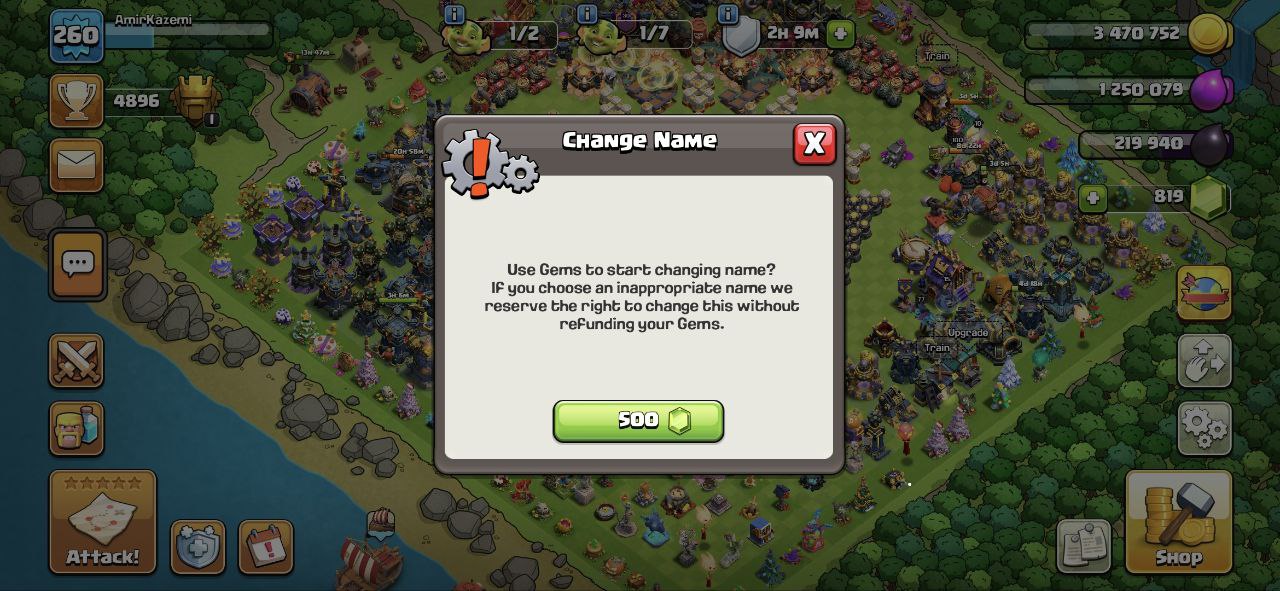The height and width of the screenshot is (591, 1280).
Task: Close the Change Name dialog
Action: (x=814, y=144)
